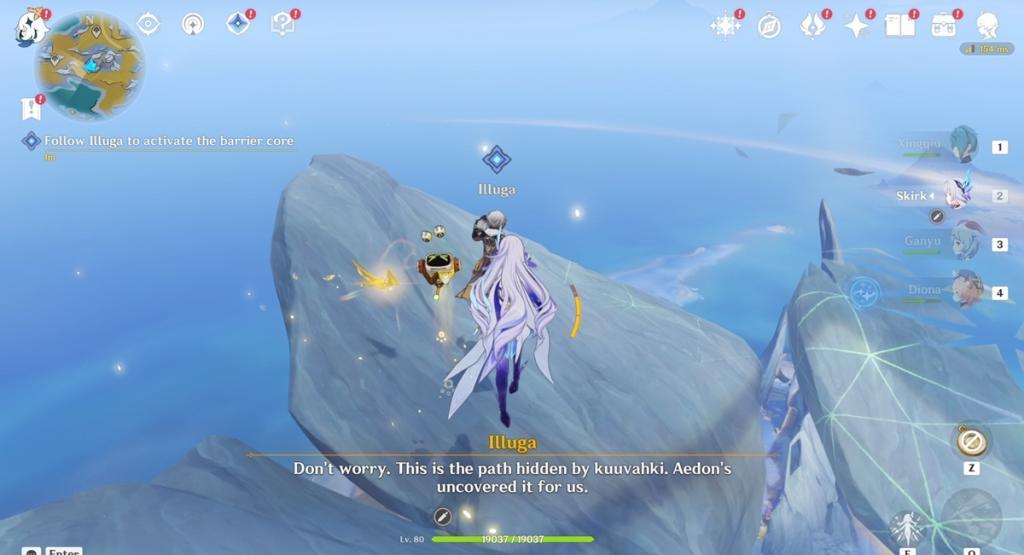Open the sparkle cluster events icon
The width and height of the screenshot is (1024, 555).
click(x=724, y=25)
